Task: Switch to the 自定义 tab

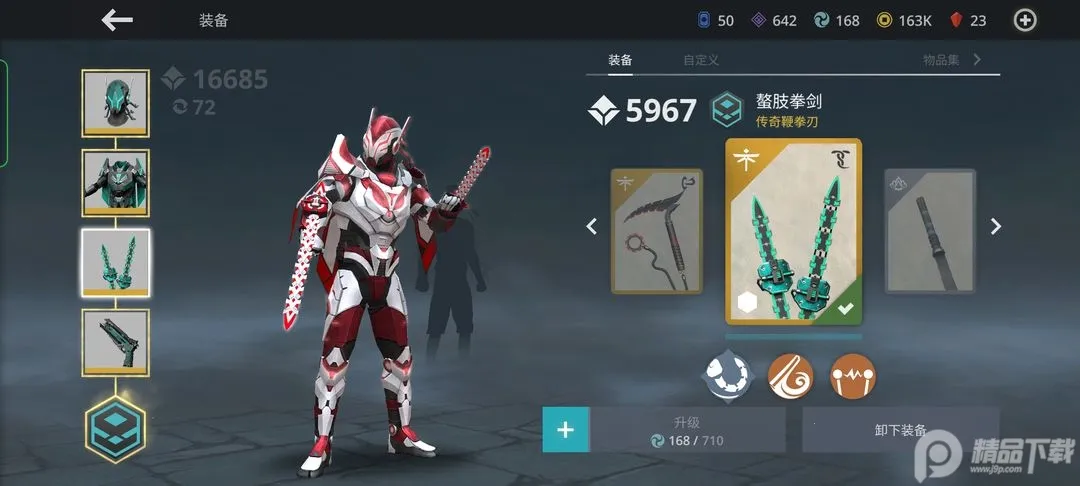Action: pos(701,60)
